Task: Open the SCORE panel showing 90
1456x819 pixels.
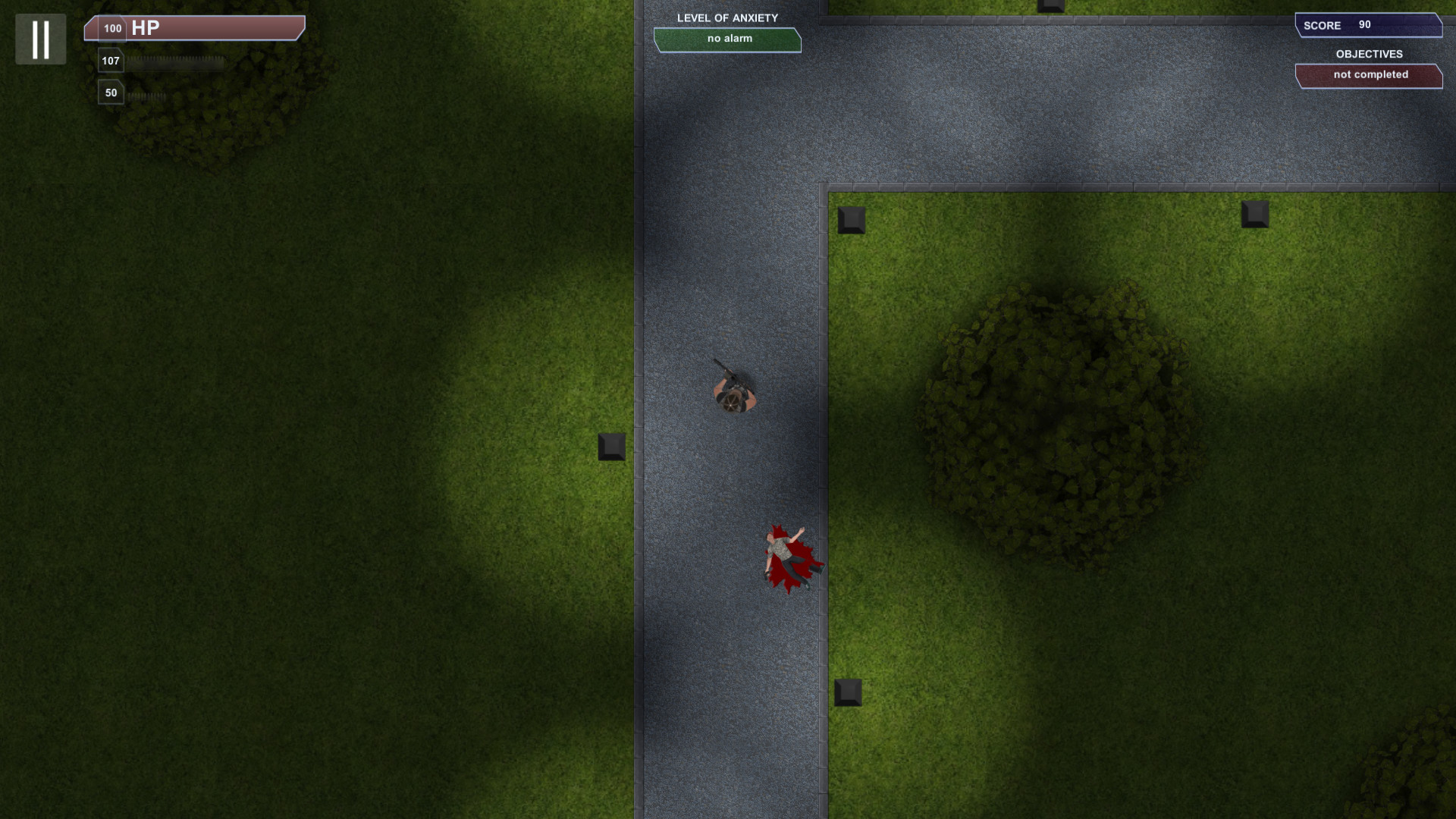Action: 1369,25
